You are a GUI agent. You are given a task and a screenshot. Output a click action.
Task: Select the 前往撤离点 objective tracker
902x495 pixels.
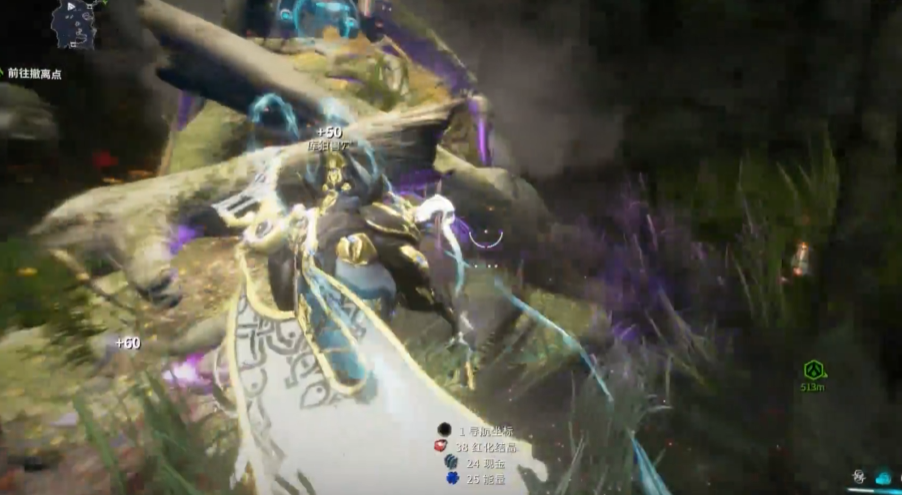pos(34,74)
